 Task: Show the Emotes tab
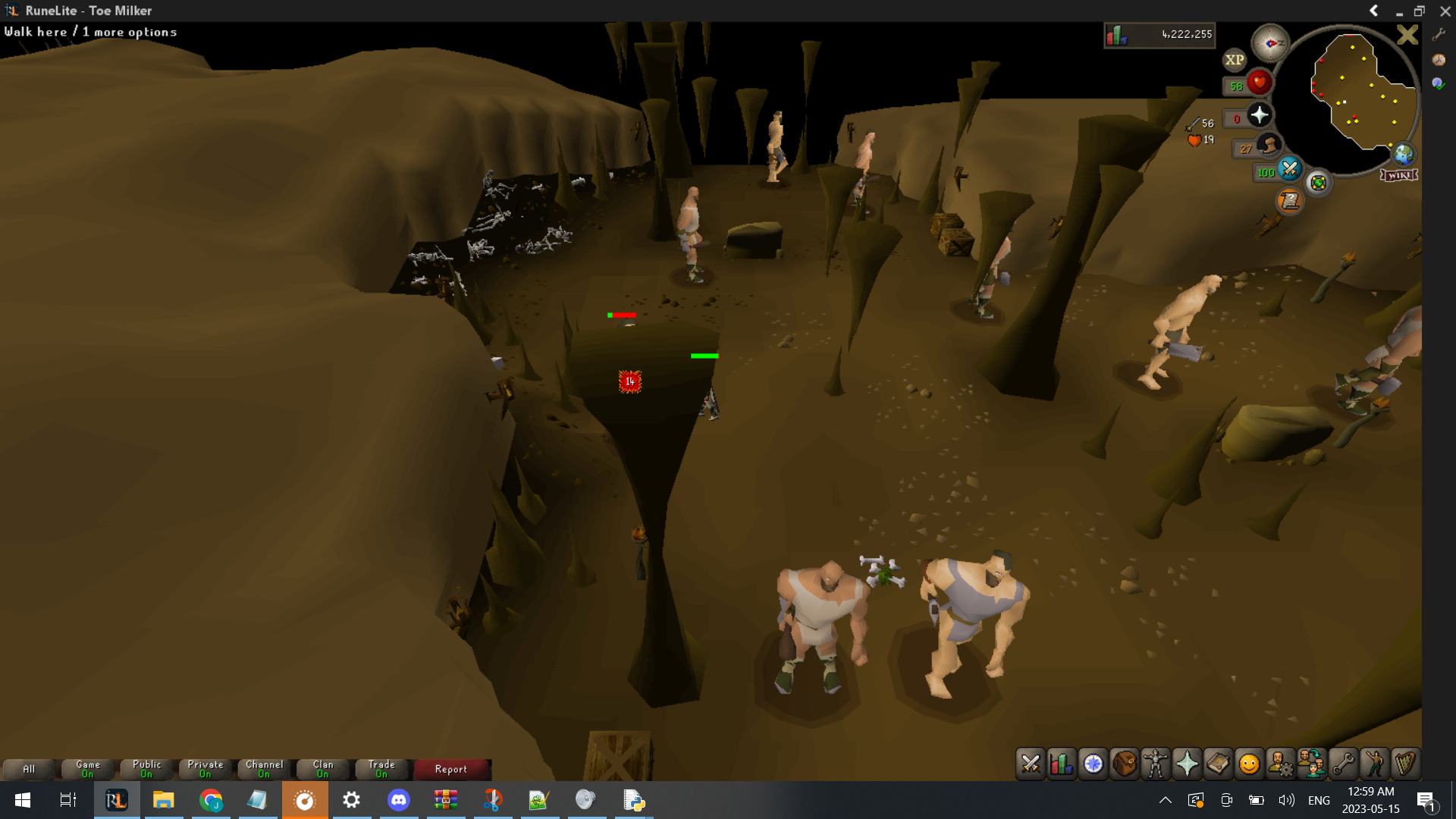(x=1374, y=764)
